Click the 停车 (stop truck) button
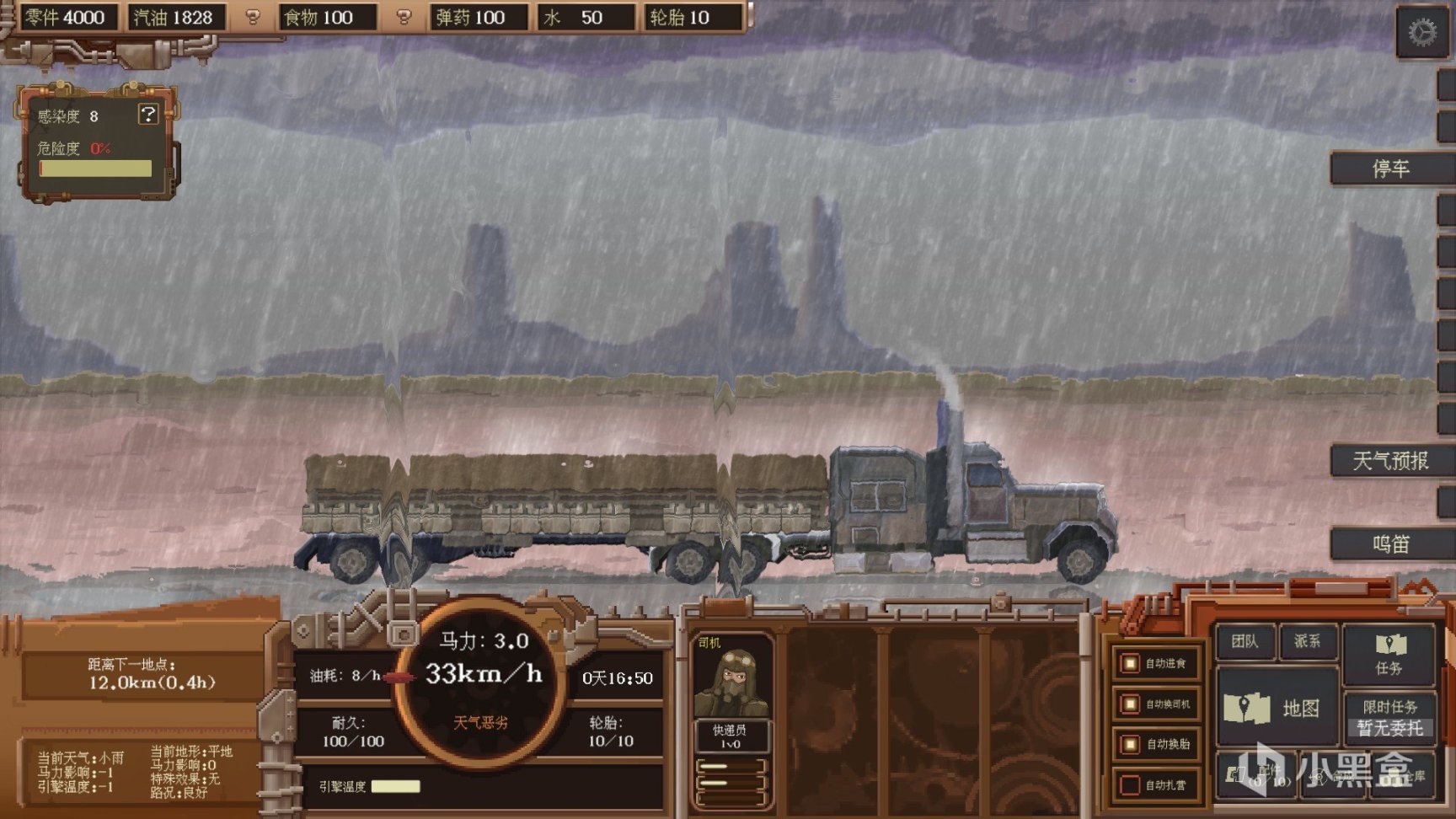This screenshot has width=1456, height=819. pyautogui.click(x=1389, y=169)
